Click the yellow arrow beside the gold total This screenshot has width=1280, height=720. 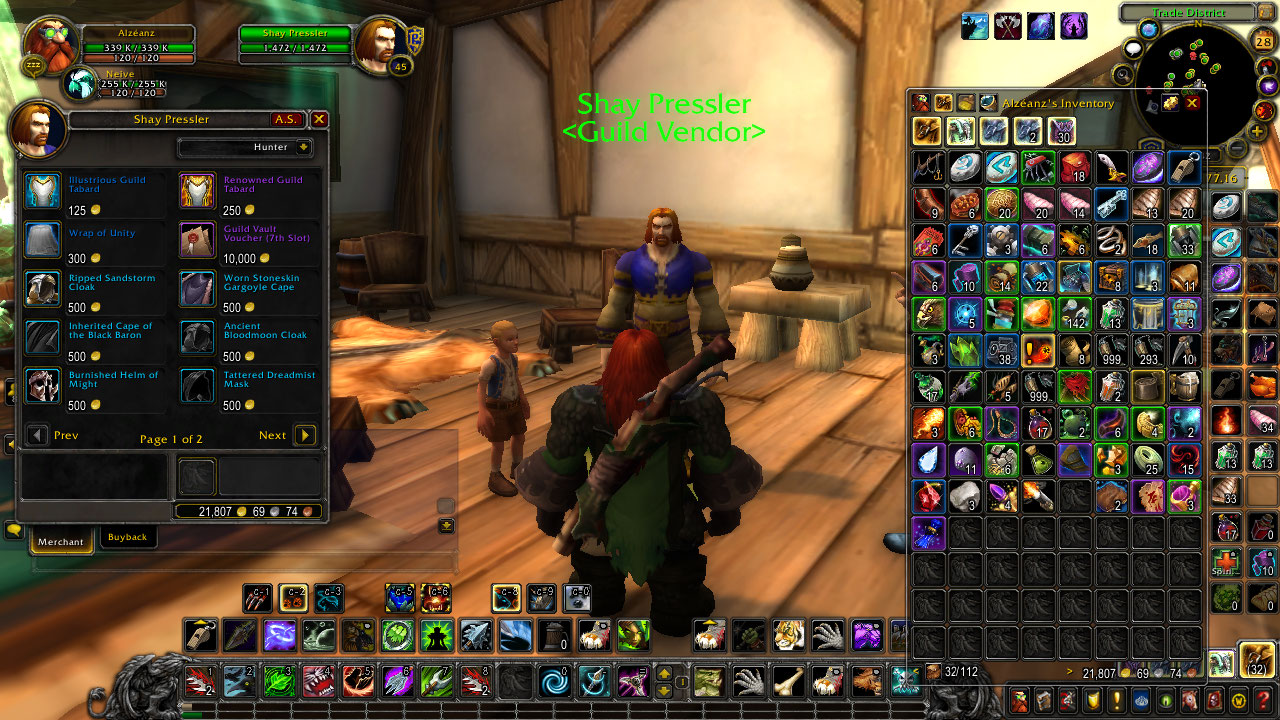click(1070, 673)
